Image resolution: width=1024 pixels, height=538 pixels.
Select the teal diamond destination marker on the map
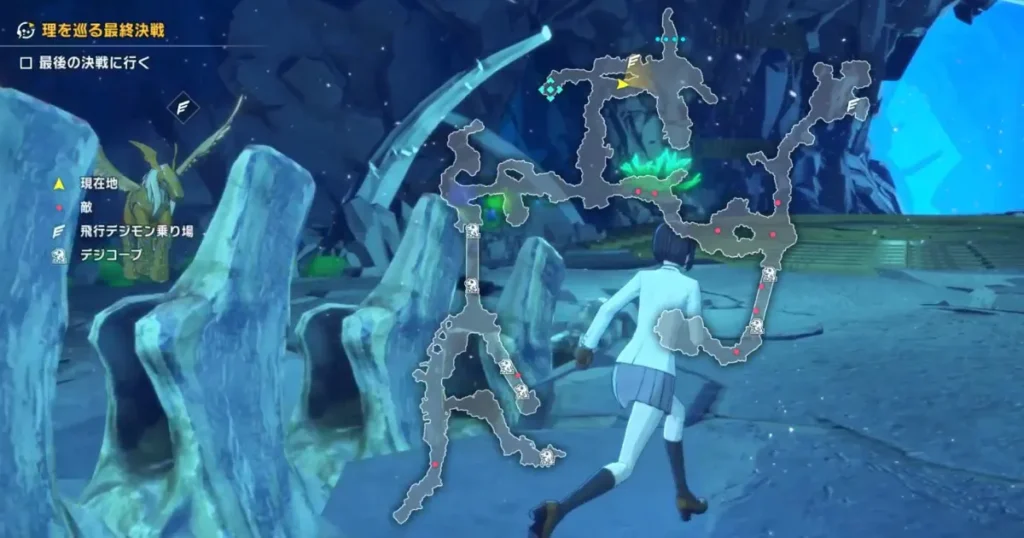point(550,88)
